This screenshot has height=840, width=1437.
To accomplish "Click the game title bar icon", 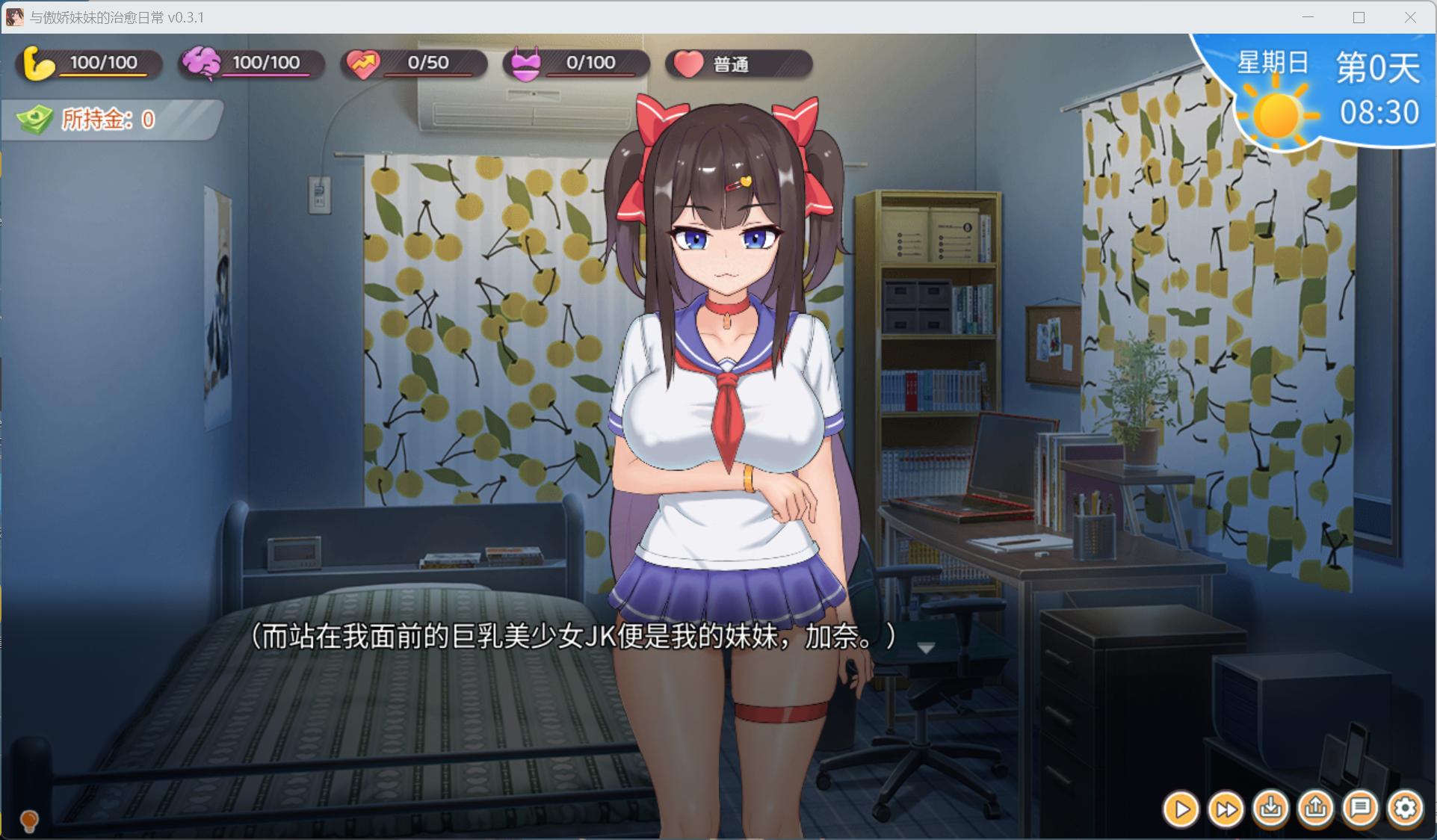I will (x=14, y=16).
